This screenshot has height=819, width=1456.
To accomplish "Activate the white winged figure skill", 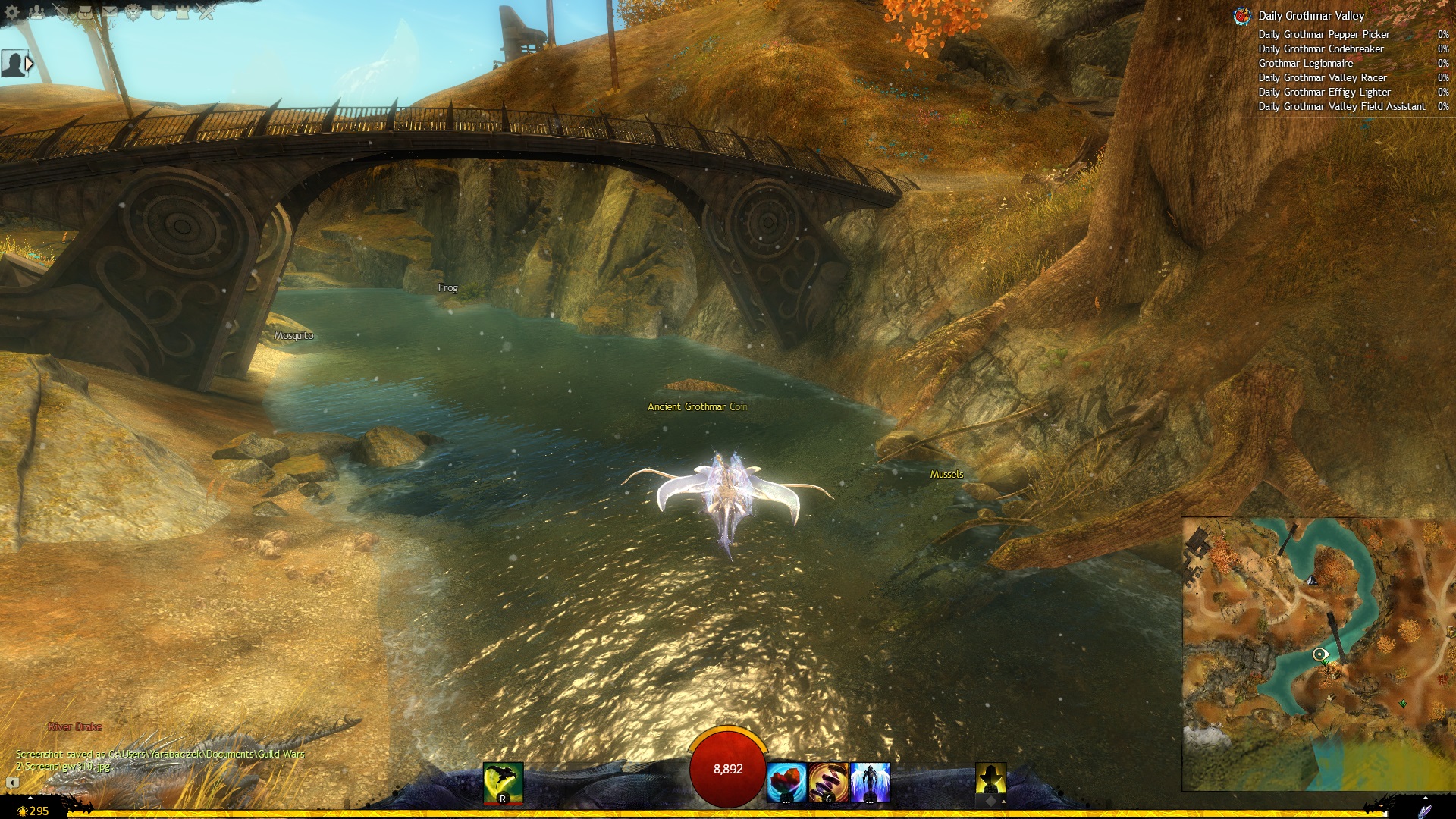I will pos(869,783).
